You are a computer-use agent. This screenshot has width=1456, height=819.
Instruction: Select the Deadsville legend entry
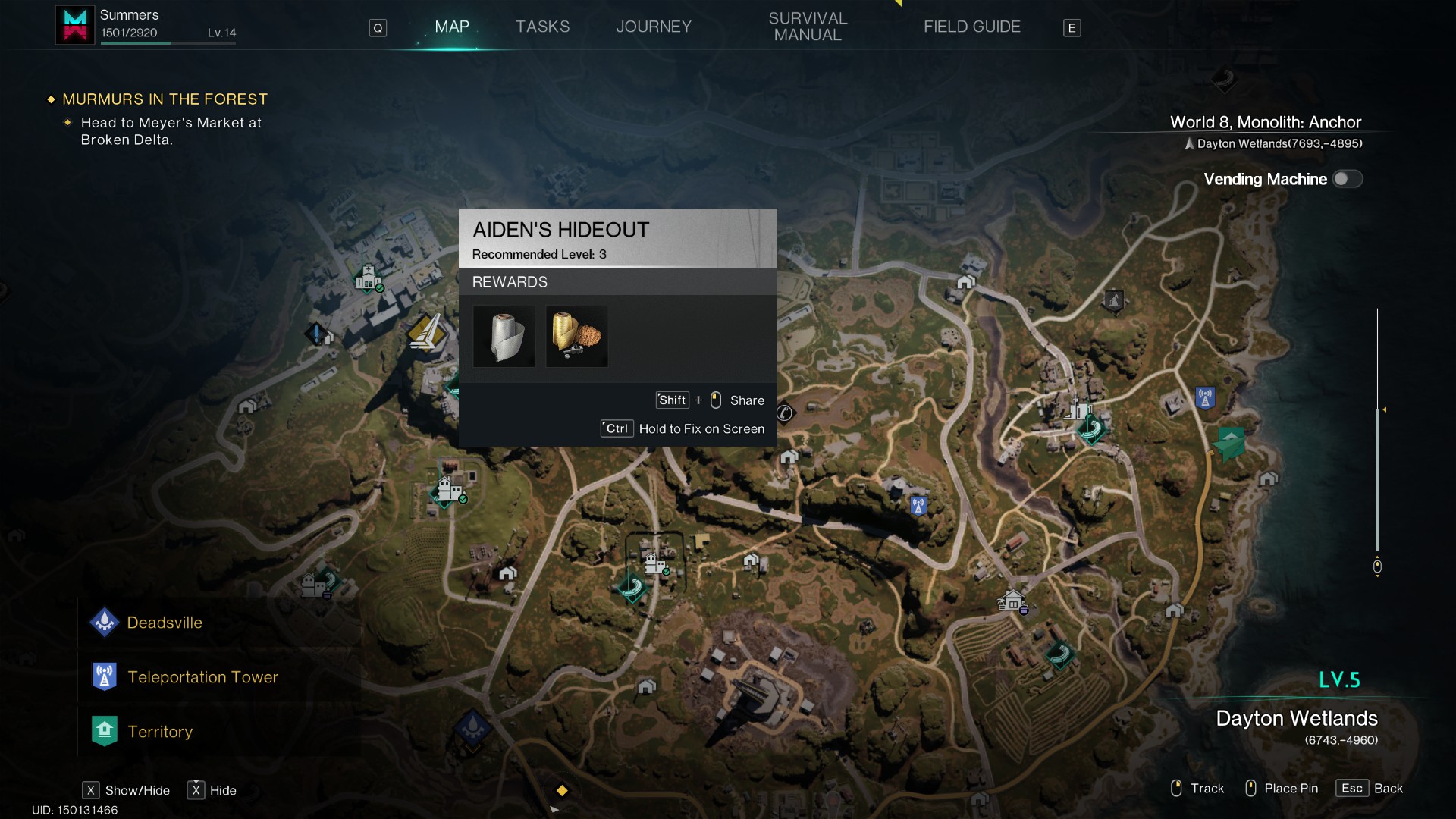(x=165, y=623)
